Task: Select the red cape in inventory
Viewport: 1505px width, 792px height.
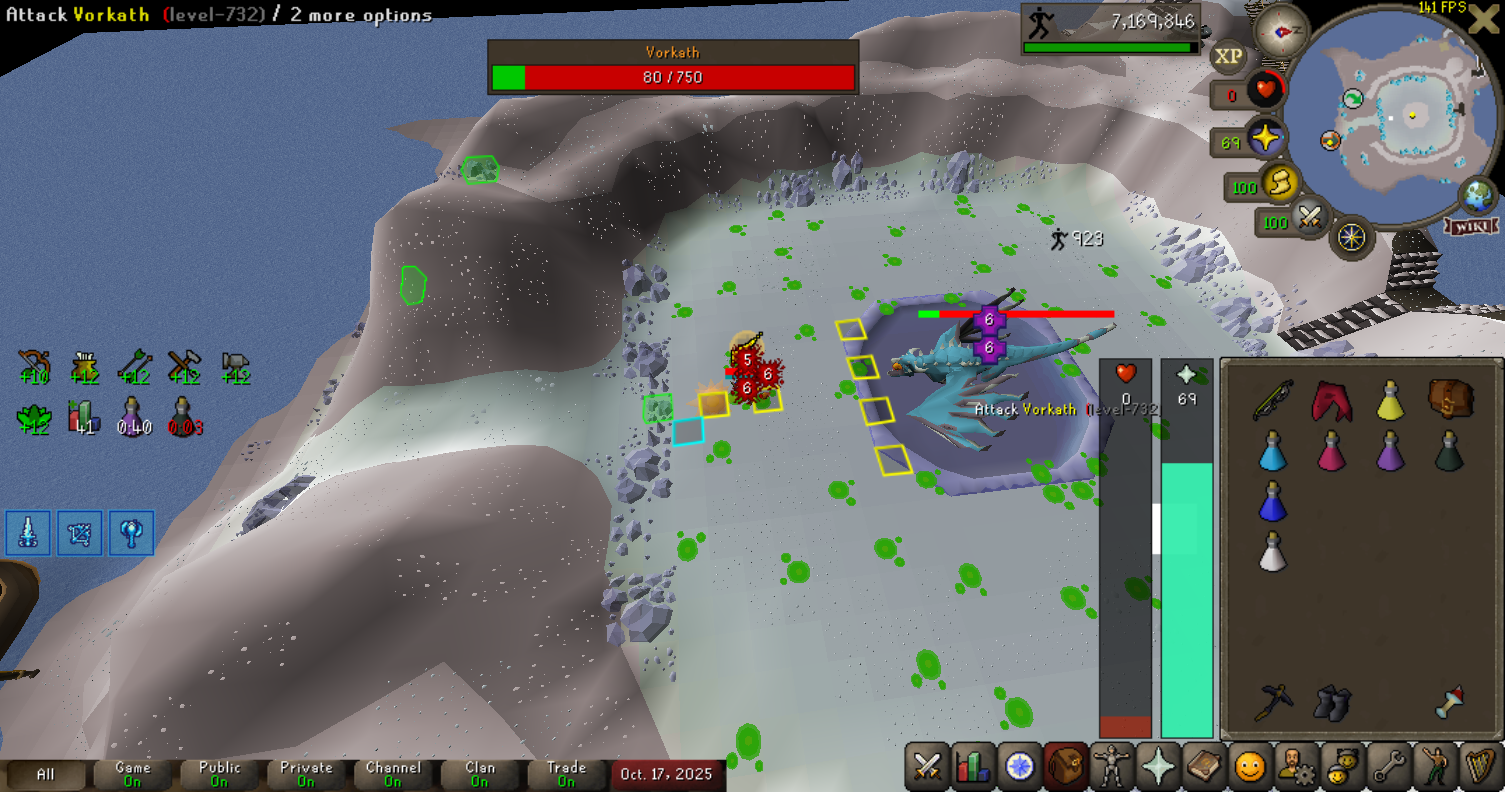Action: [1331, 399]
